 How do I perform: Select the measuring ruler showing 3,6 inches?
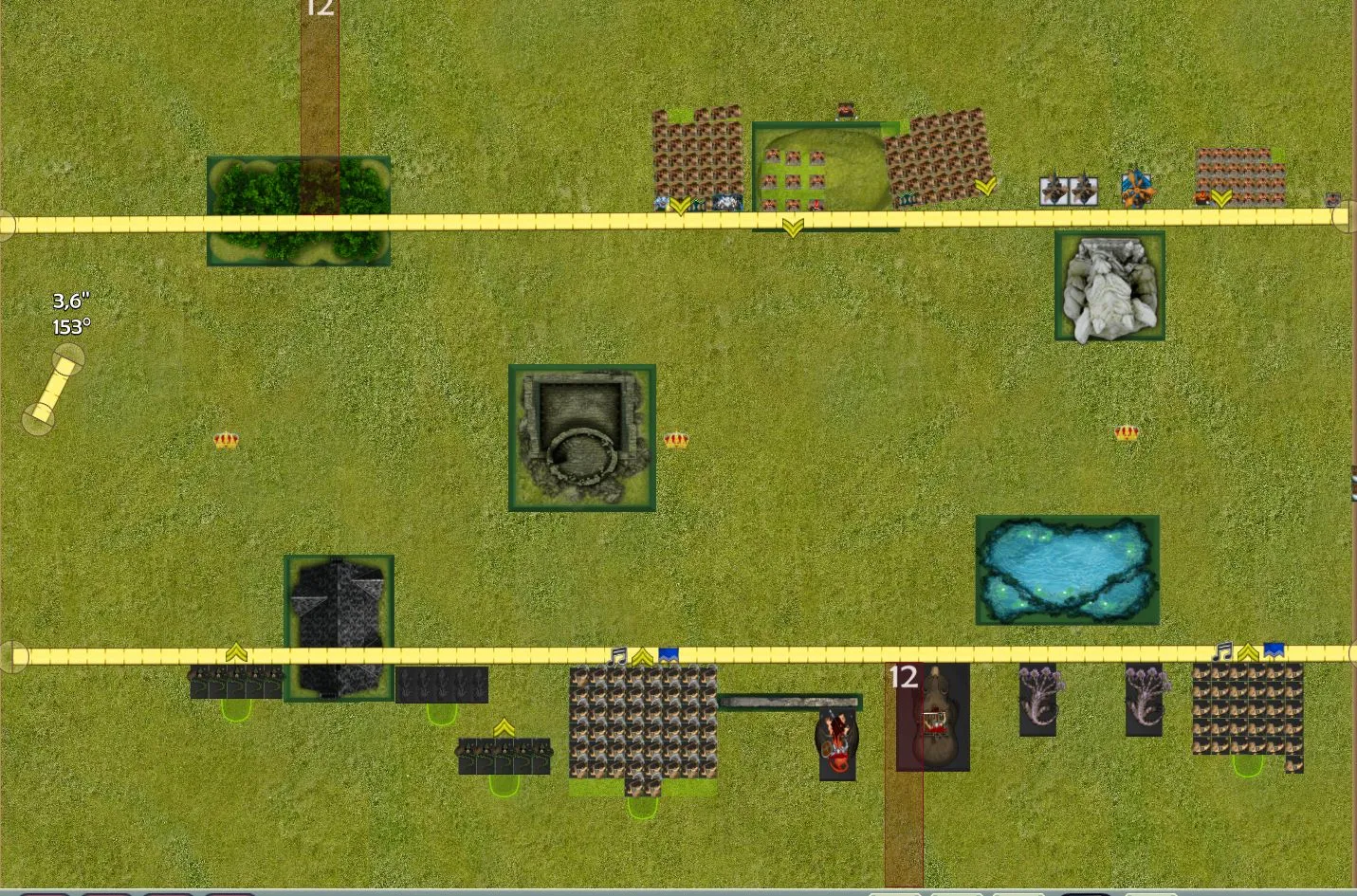point(53,389)
